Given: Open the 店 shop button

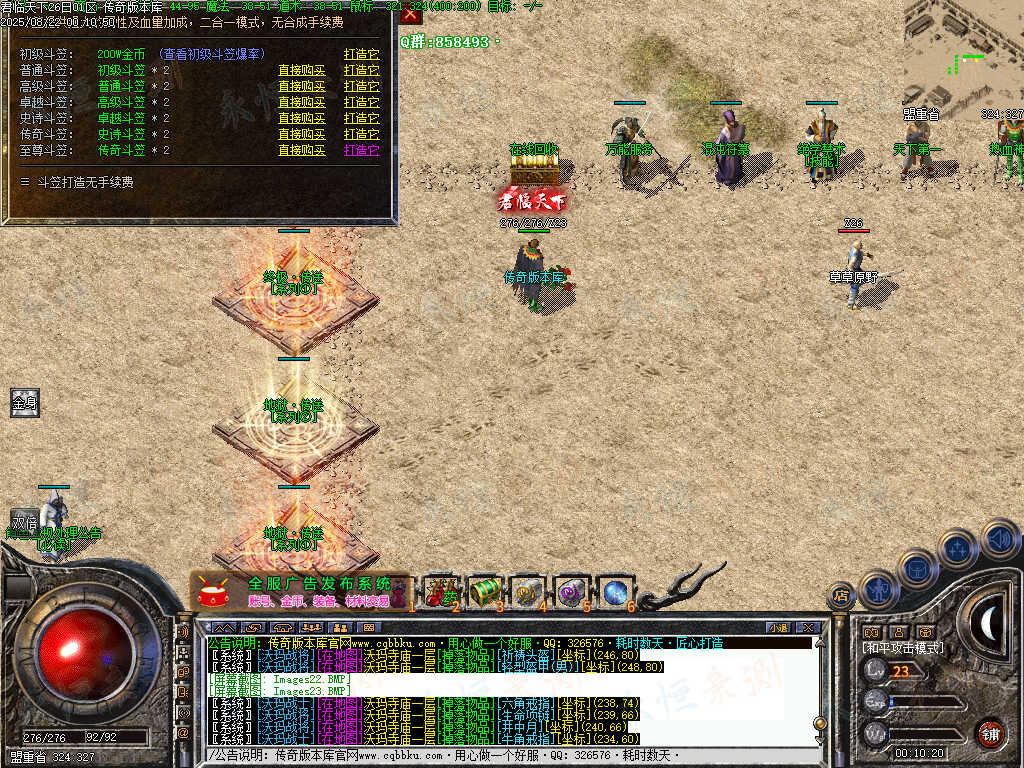Looking at the screenshot, I should 841,597.
